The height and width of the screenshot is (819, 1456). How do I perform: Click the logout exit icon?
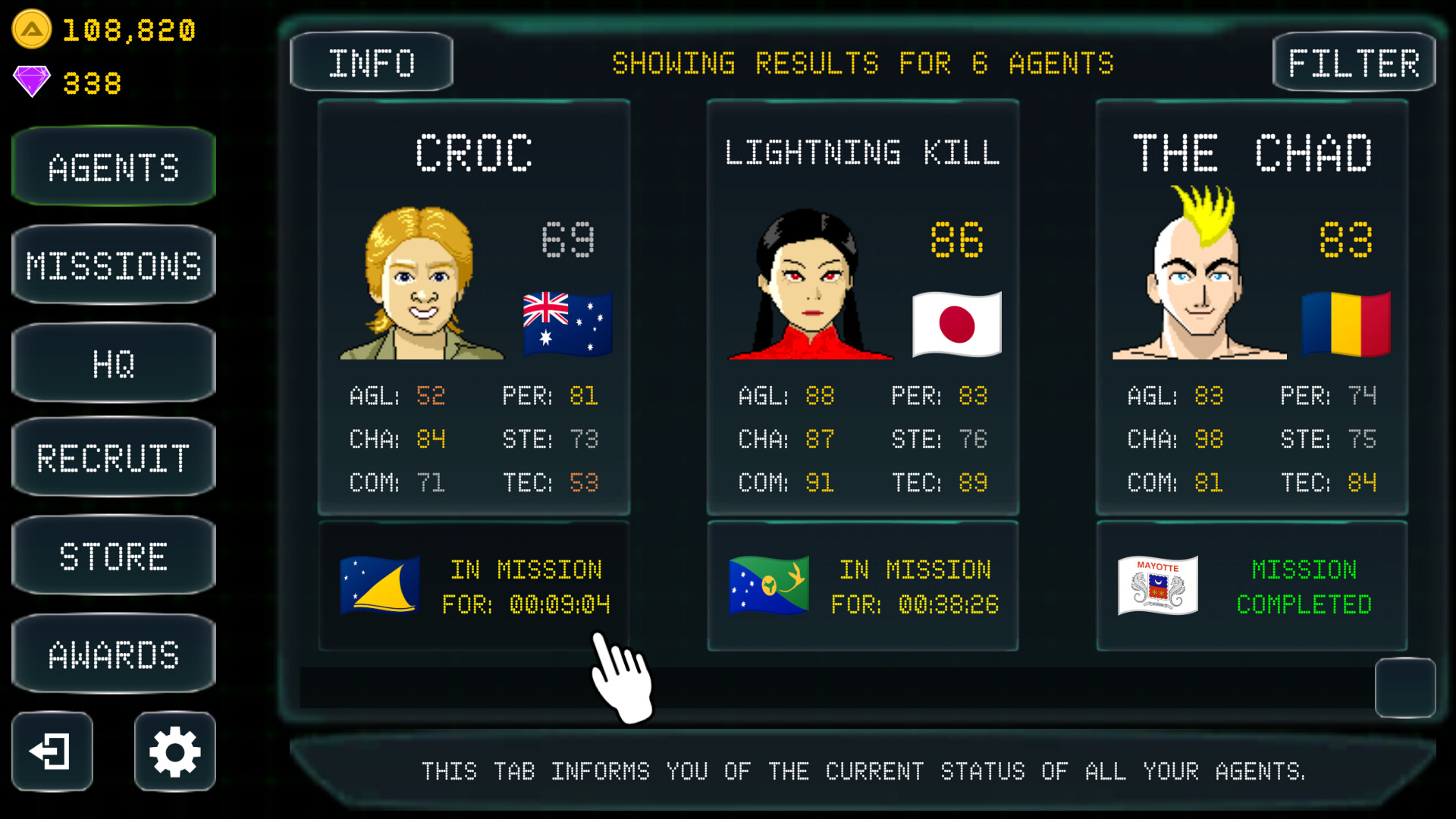tap(52, 752)
